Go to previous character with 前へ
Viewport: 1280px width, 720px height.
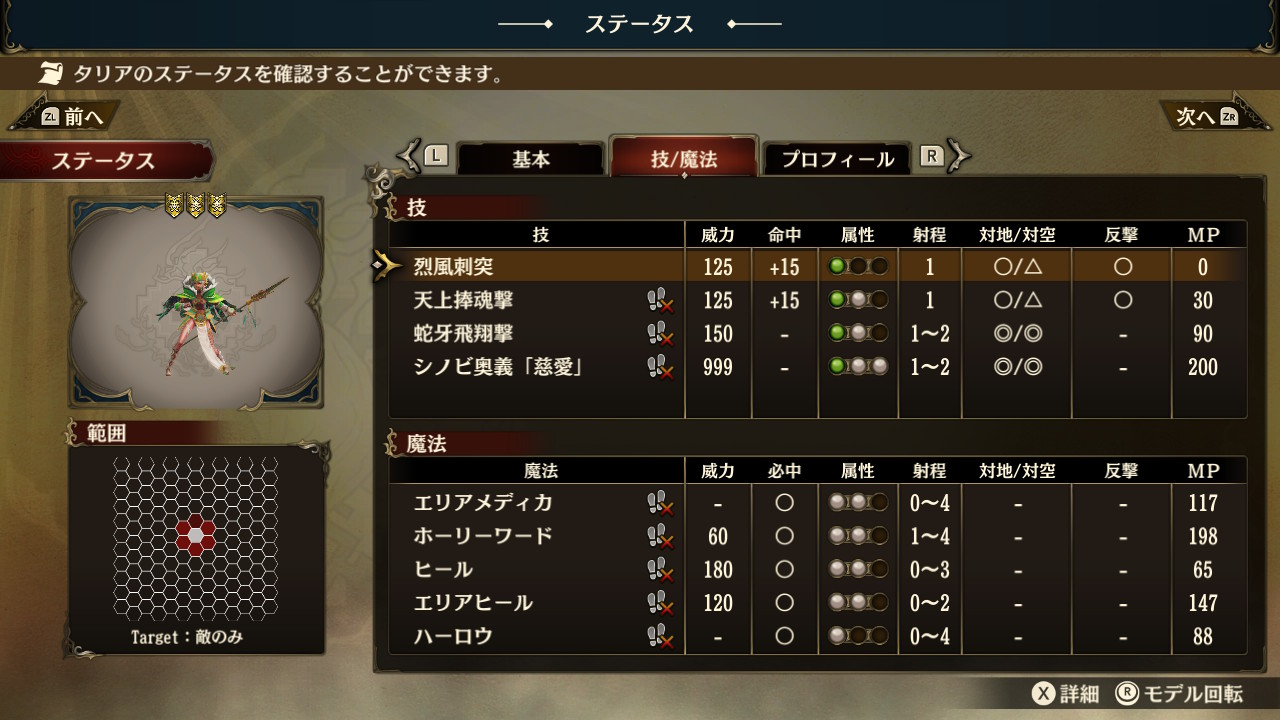pos(72,116)
